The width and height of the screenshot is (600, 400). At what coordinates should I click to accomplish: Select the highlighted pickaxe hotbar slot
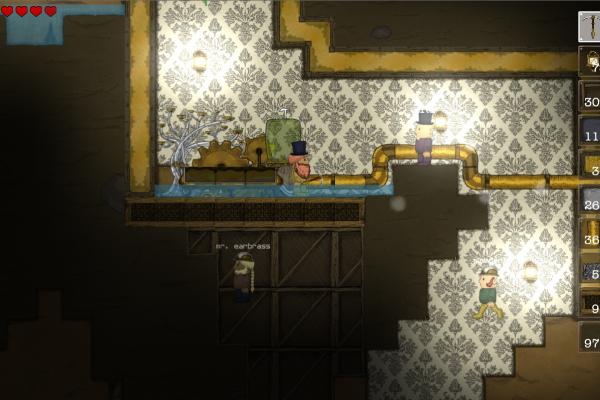590,27
